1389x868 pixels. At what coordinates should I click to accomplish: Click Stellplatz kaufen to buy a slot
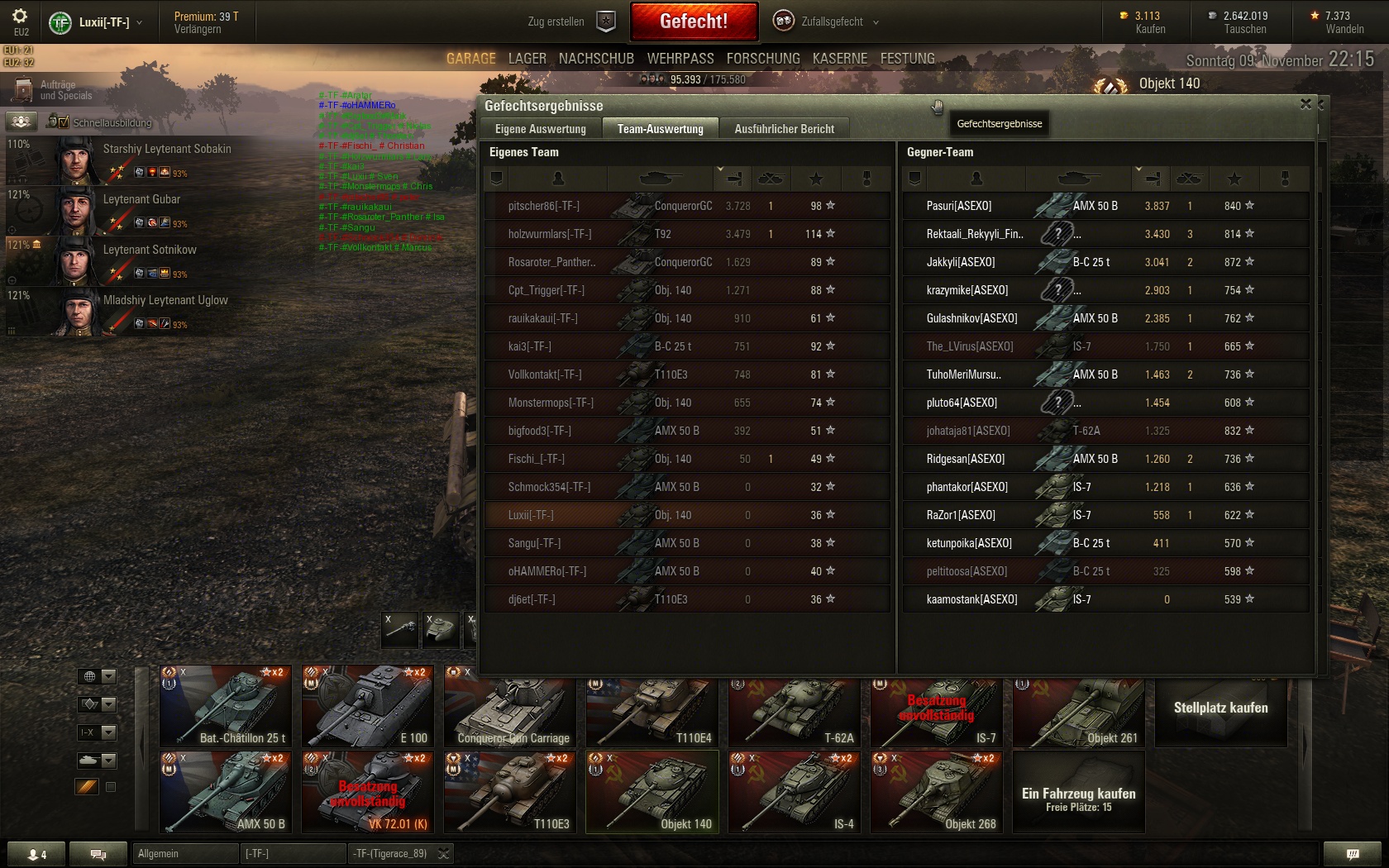click(1220, 708)
